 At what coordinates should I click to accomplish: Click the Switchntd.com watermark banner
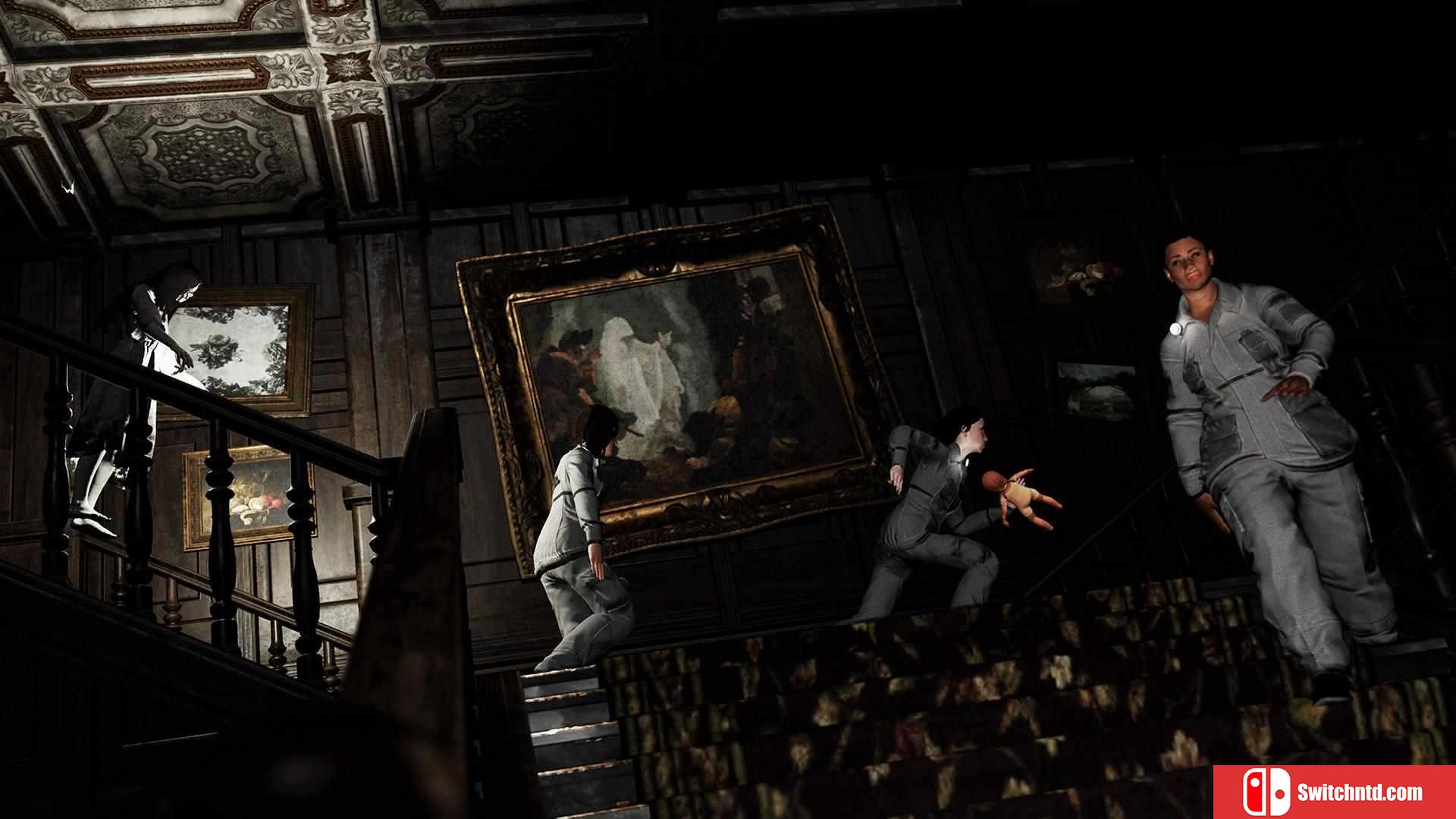(x=1334, y=792)
